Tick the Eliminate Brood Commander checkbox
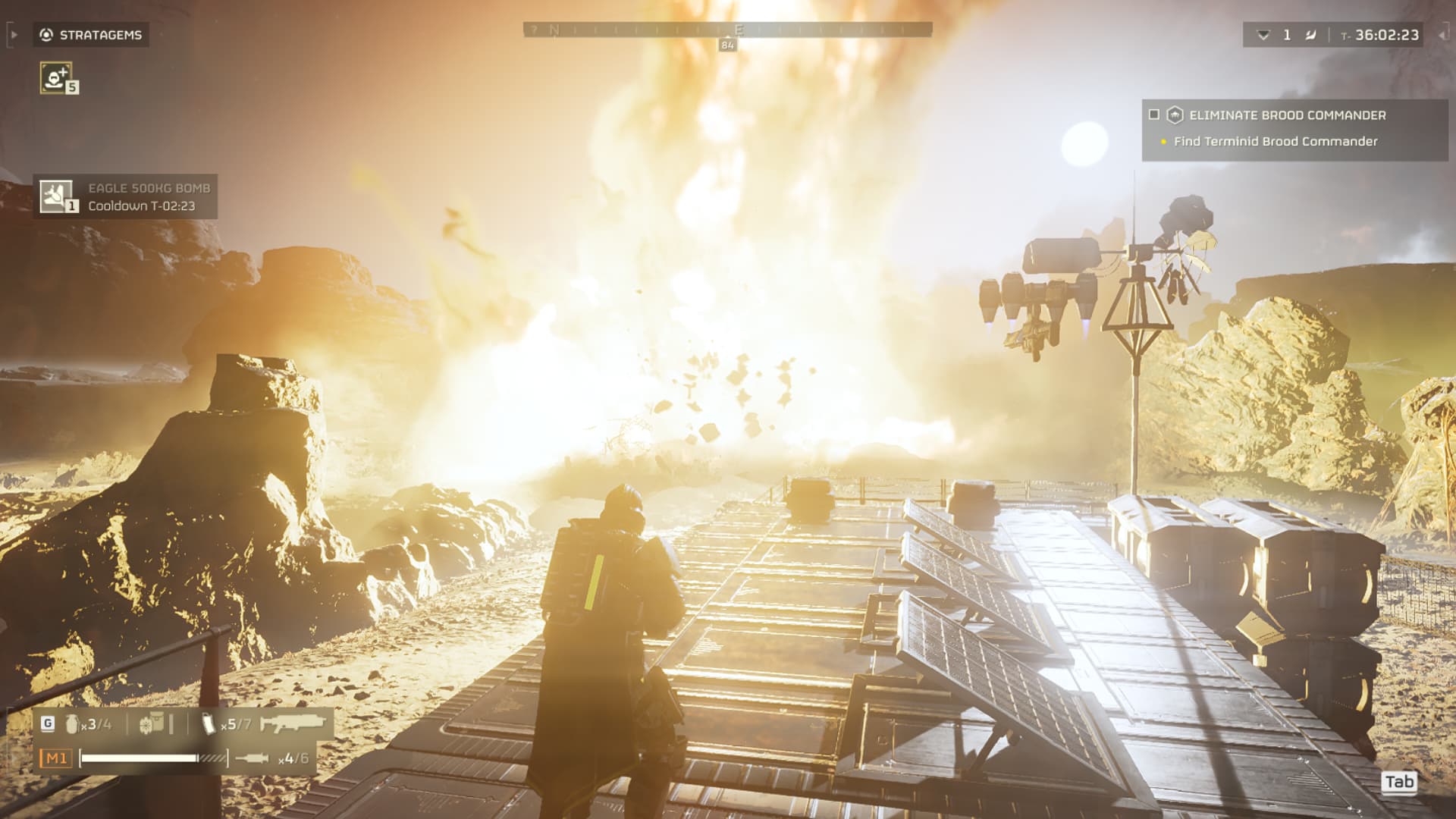 pos(1154,115)
